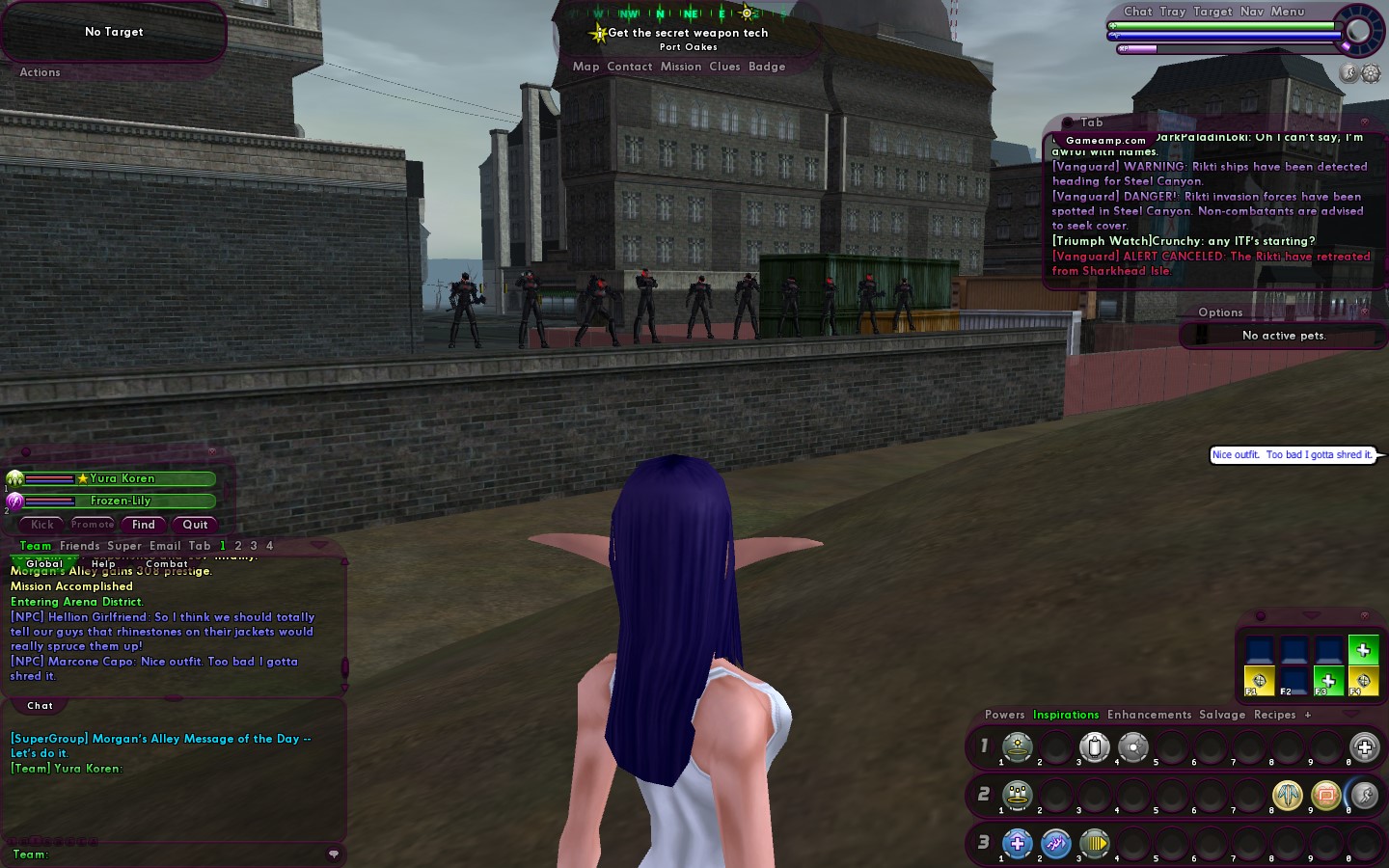Open the Enhancements window

pyautogui.click(x=1149, y=715)
